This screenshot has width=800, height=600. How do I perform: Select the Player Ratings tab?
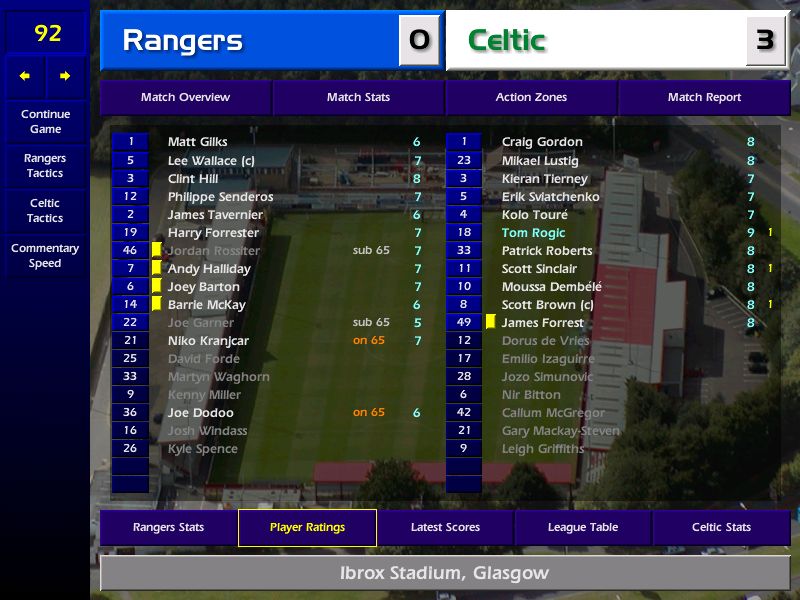307,528
